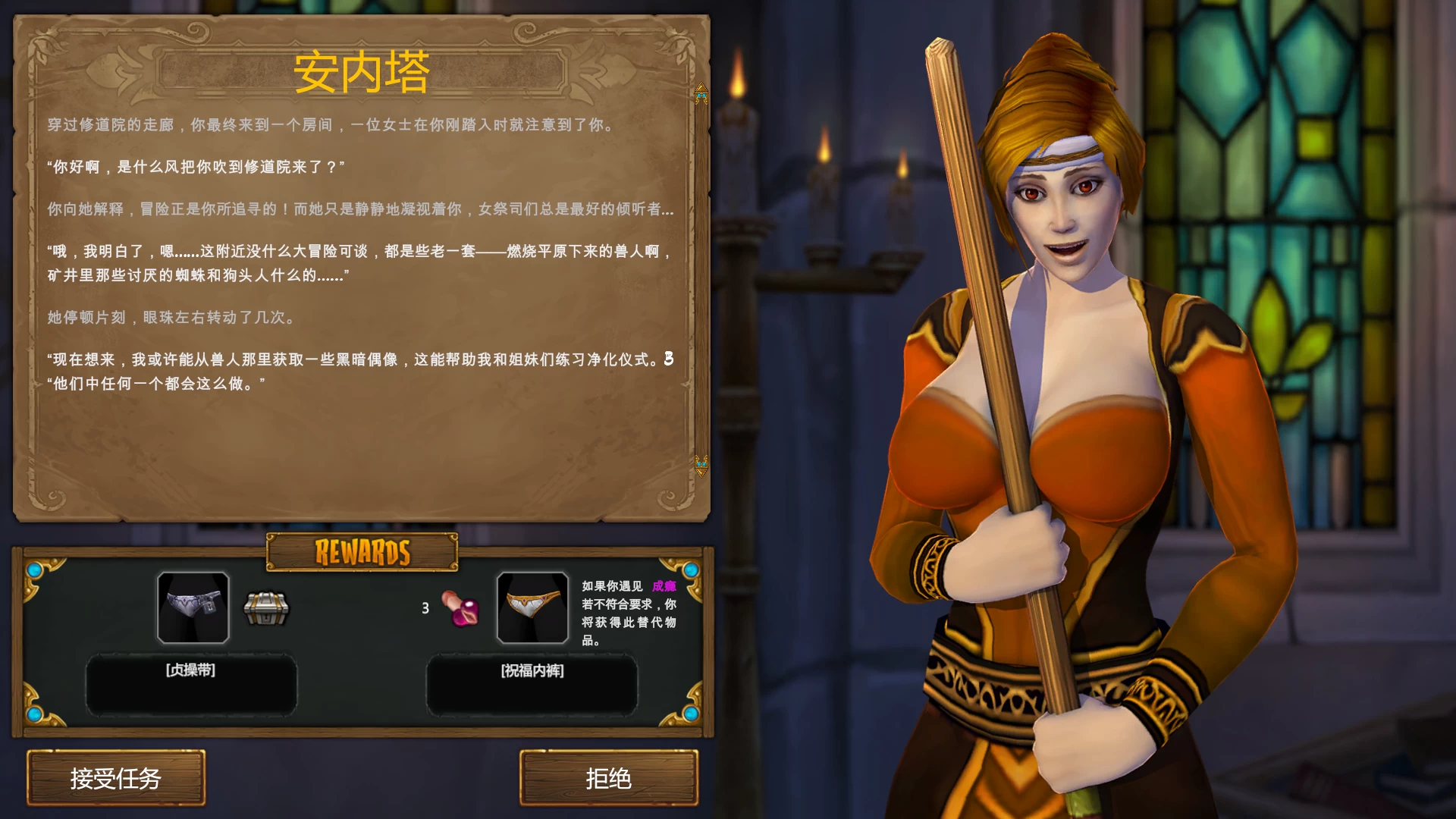Click the silver treasure chest reward icon
This screenshot has width=1456, height=819.
(265, 608)
